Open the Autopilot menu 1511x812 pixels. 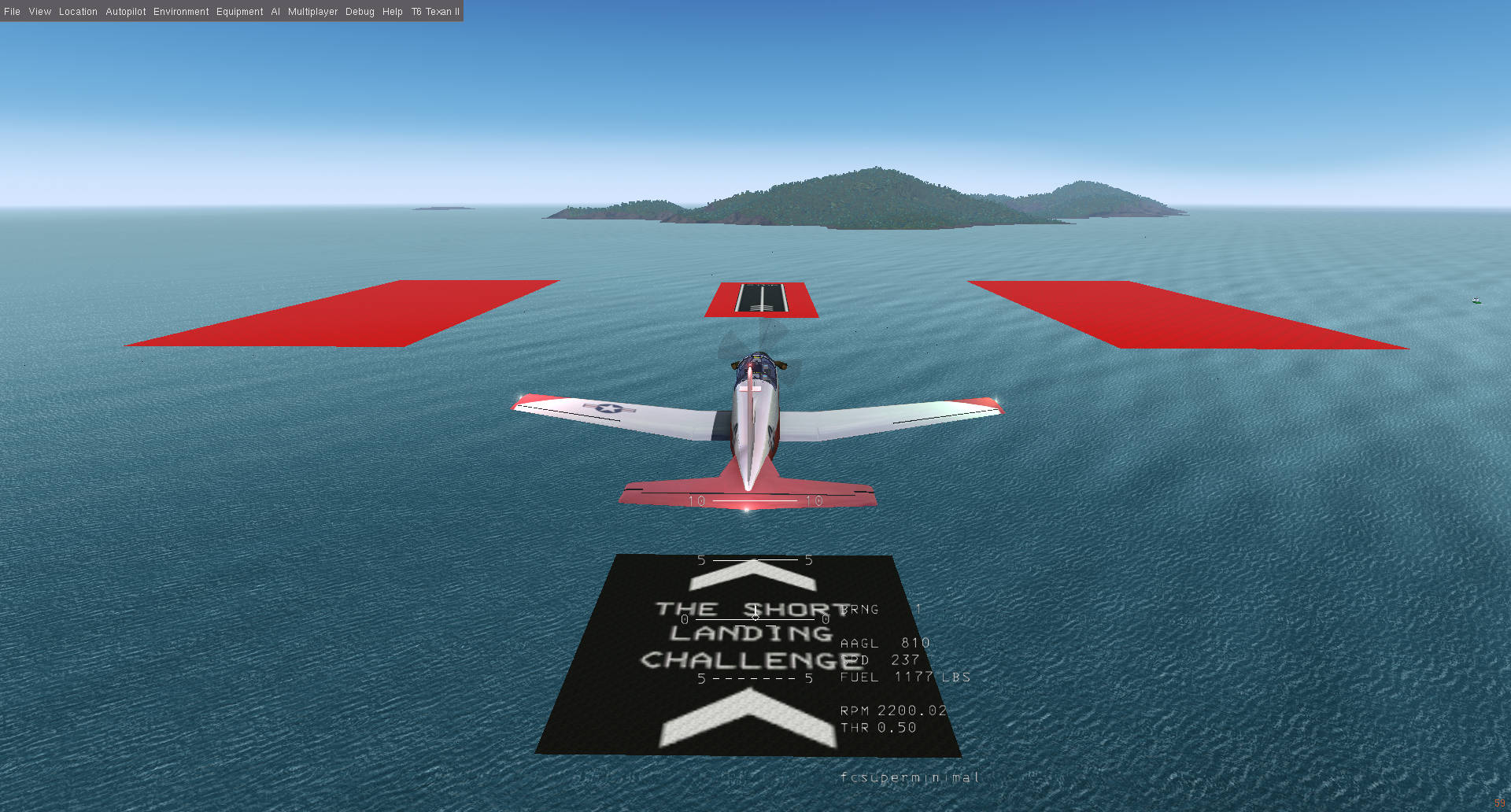[125, 11]
